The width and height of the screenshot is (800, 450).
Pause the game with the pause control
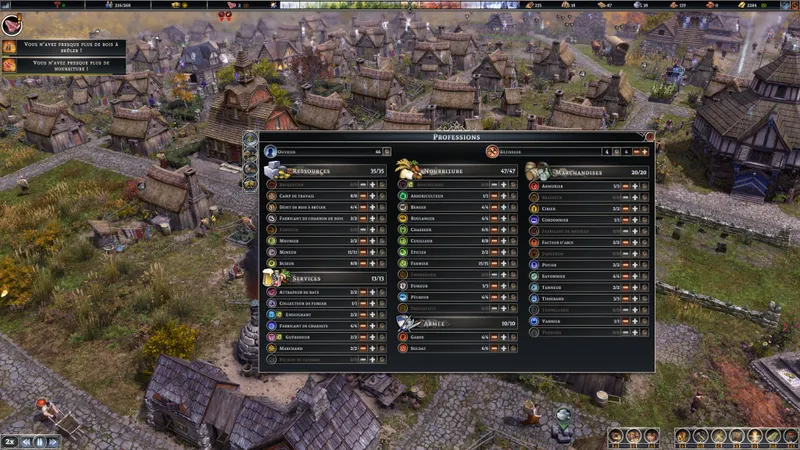coord(40,441)
